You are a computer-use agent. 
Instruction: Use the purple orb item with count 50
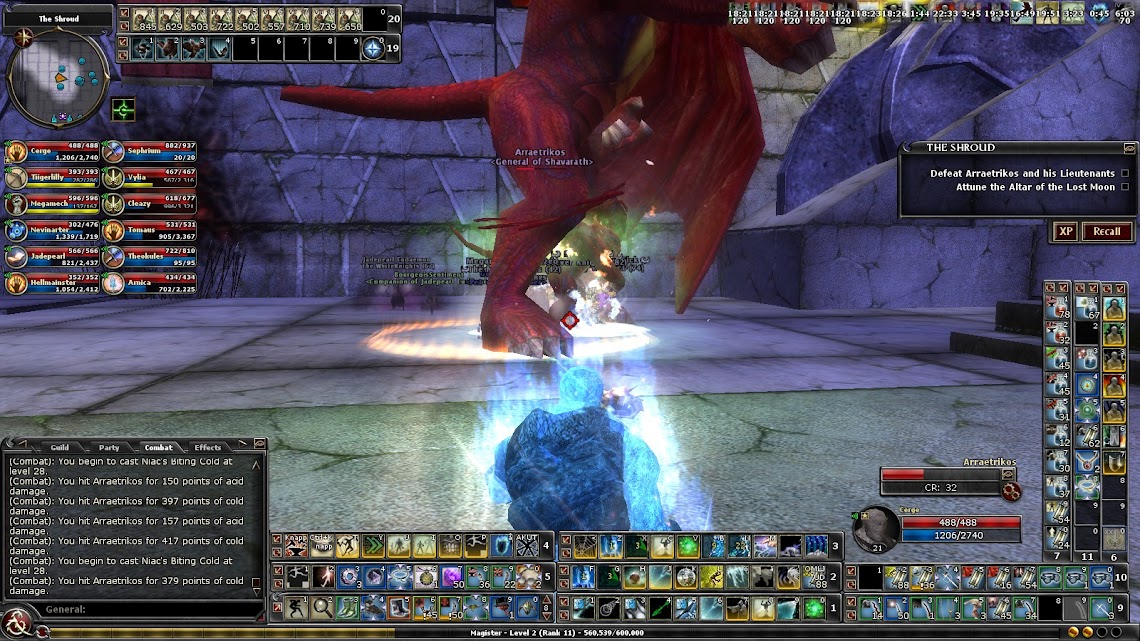pyautogui.click(x=450, y=576)
